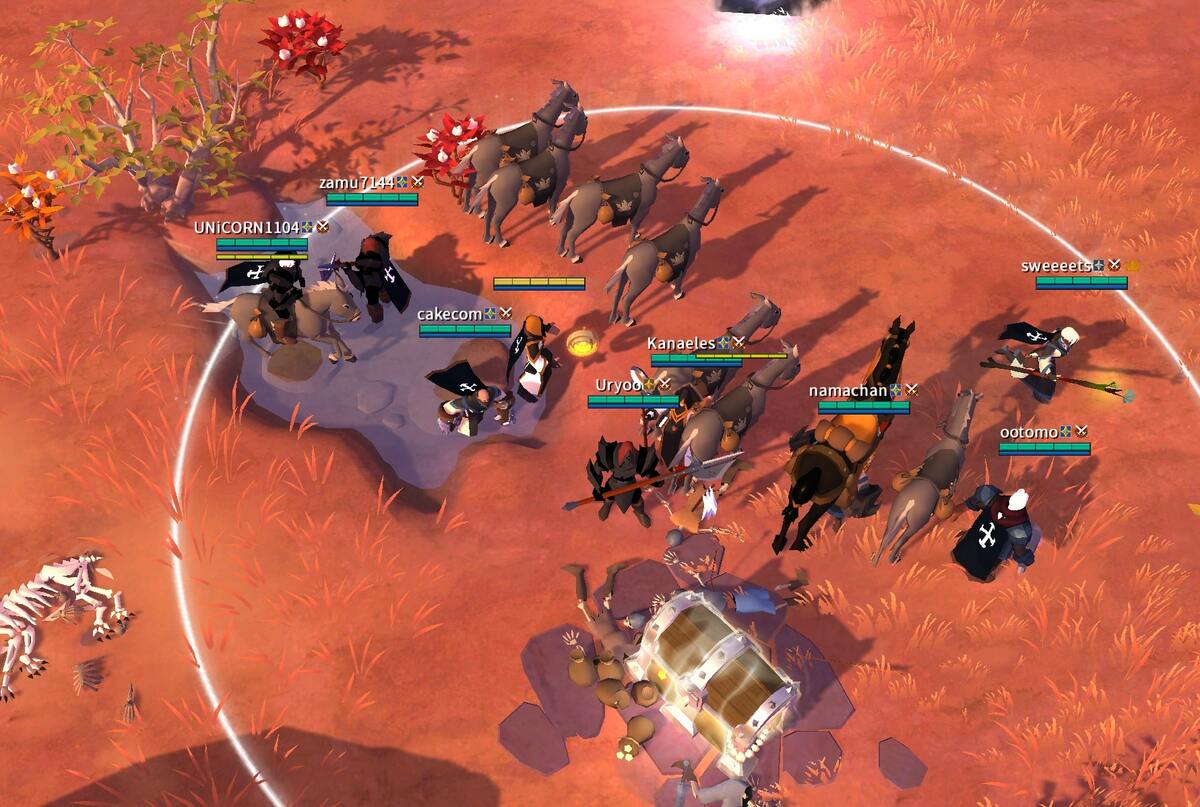Select player Kanaeles by nameplate
The image size is (1200, 807).
681,343
